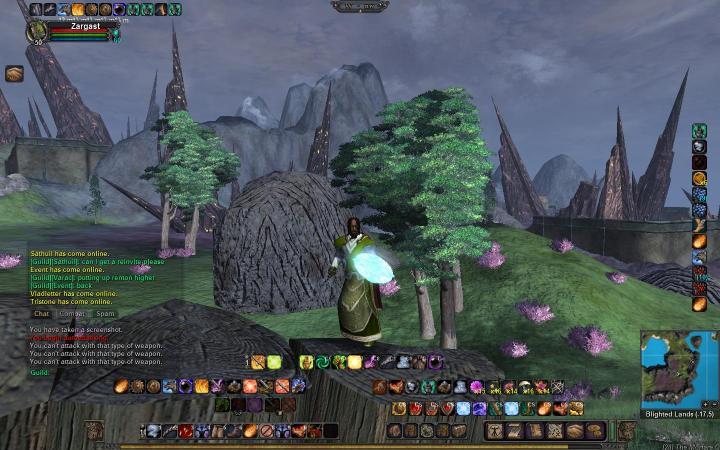Open the scroll icon menu button

coord(532,430)
